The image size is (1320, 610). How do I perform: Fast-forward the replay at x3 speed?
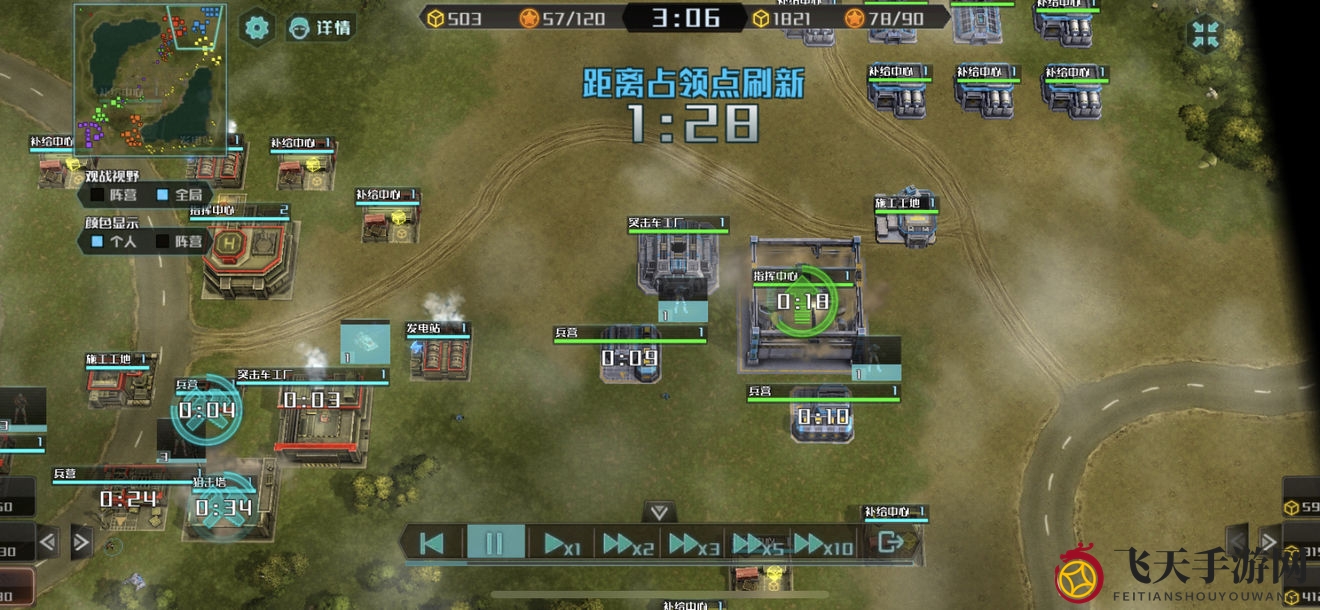click(x=692, y=544)
